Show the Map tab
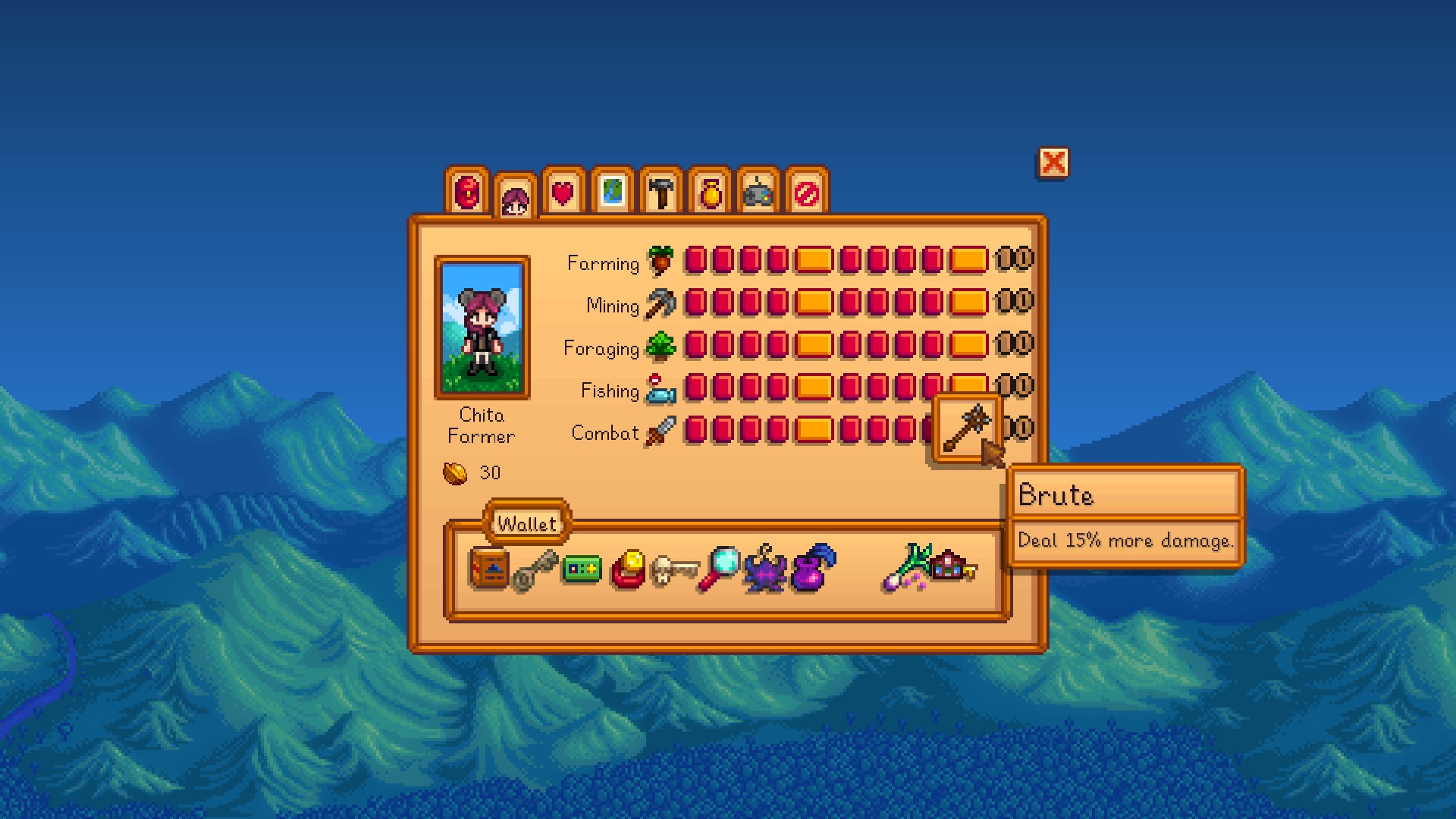The width and height of the screenshot is (1456, 819). (612, 191)
